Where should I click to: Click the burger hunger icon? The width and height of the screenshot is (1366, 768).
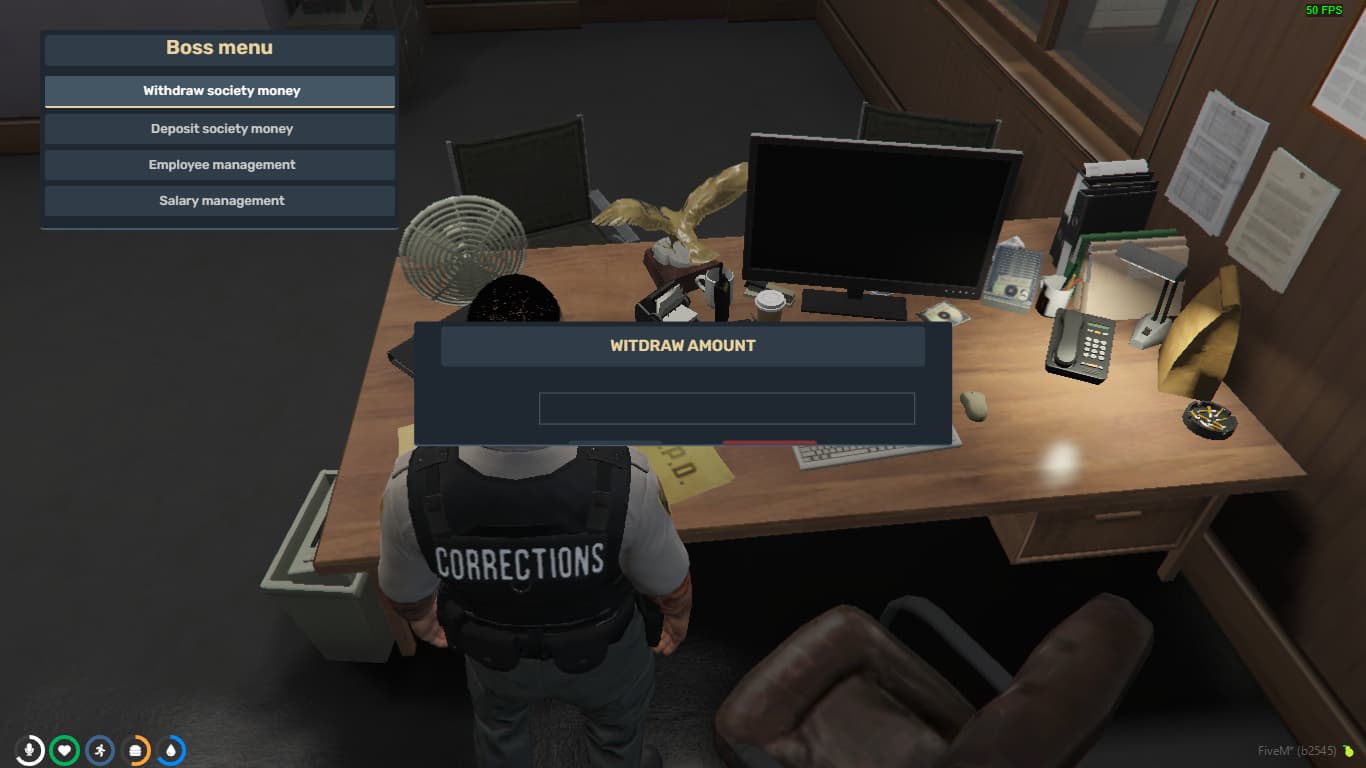click(x=135, y=750)
